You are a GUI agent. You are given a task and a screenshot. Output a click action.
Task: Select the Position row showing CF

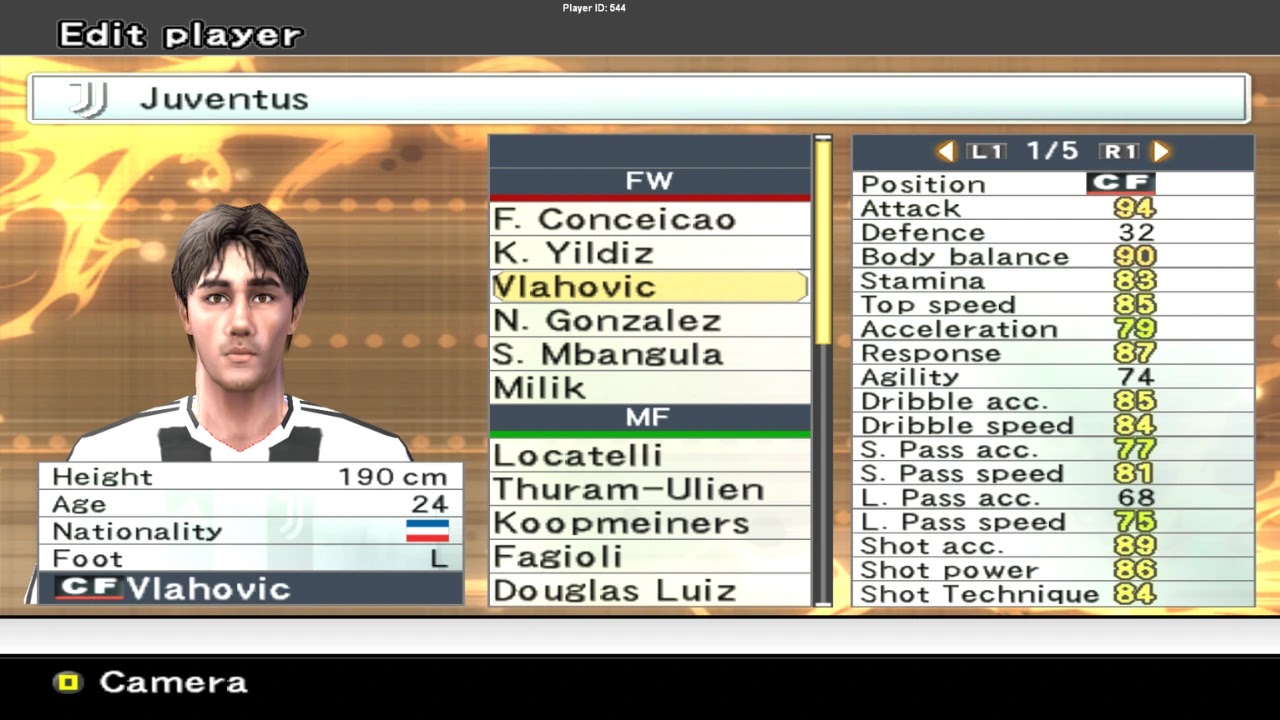pyautogui.click(x=1052, y=184)
